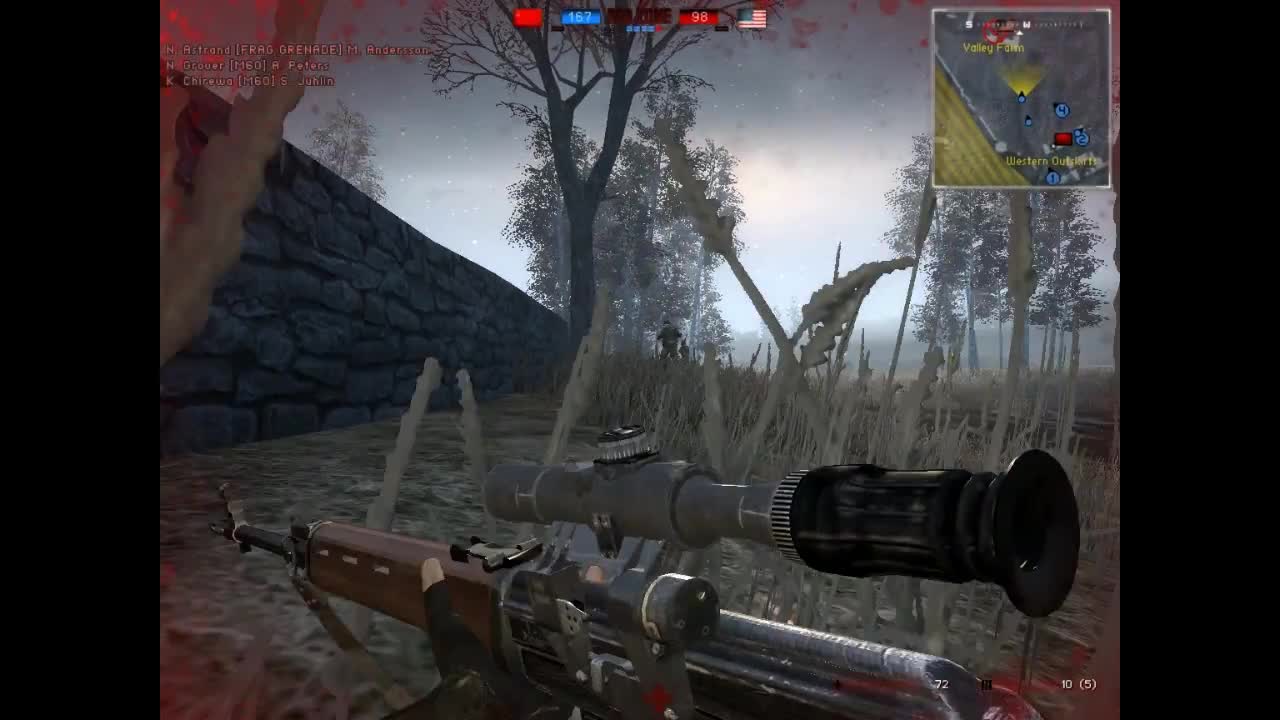1280x720 pixels.
Task: Click the S compass letter on minimap edge
Action: coord(968,24)
